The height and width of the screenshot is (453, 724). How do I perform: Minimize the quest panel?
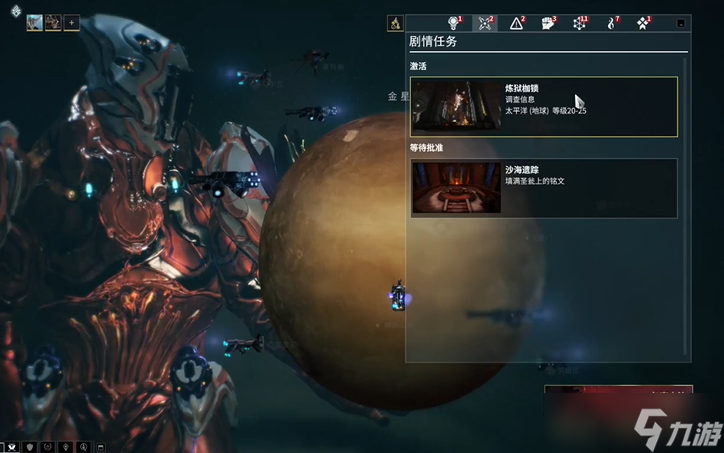click(x=681, y=22)
